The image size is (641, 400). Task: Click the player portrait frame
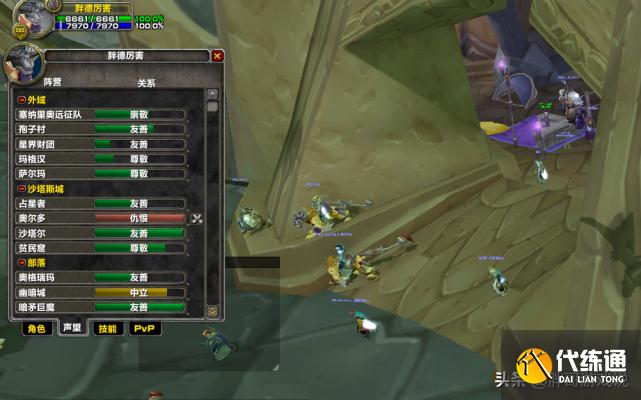[x=32, y=20]
